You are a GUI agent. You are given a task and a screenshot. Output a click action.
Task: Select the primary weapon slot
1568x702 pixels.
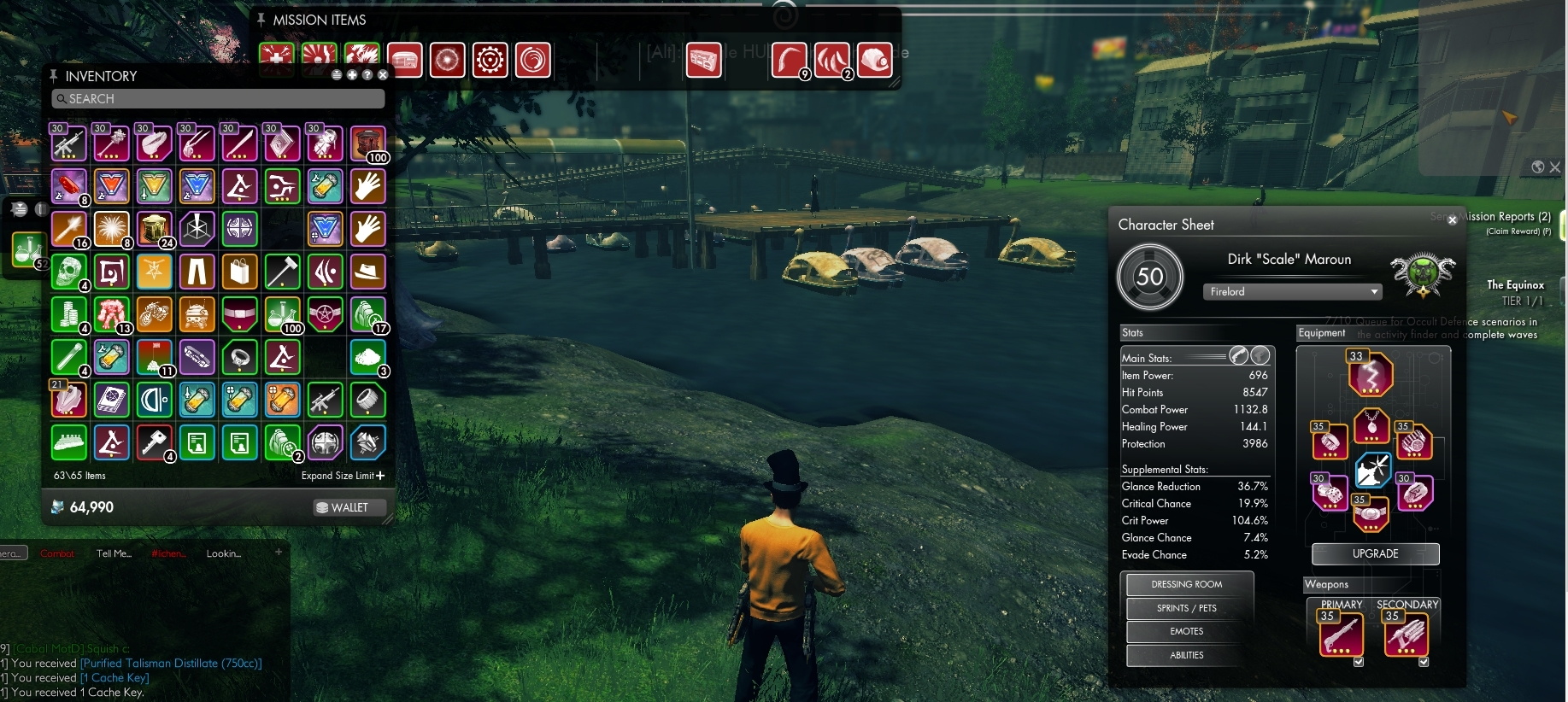(x=1341, y=635)
